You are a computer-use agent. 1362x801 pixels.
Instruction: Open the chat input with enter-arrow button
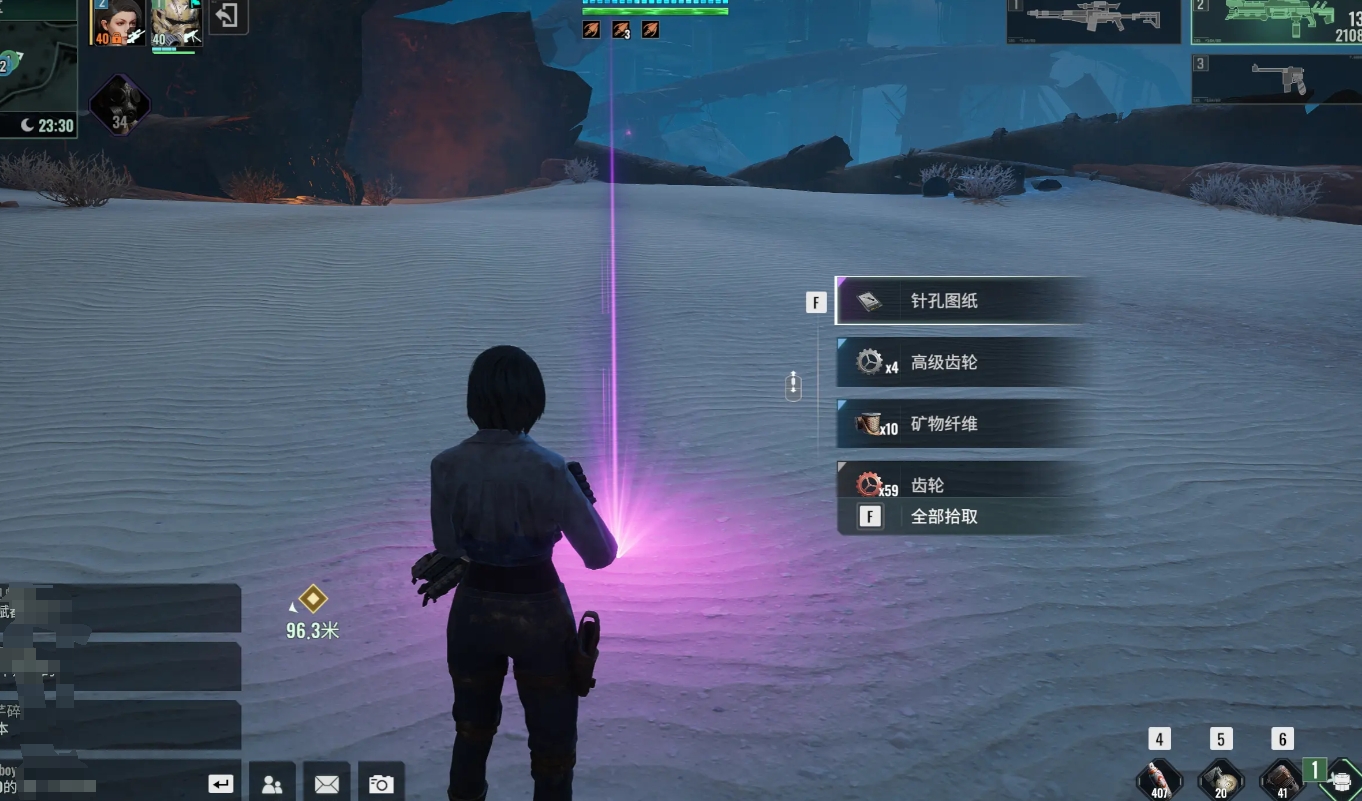(x=221, y=784)
